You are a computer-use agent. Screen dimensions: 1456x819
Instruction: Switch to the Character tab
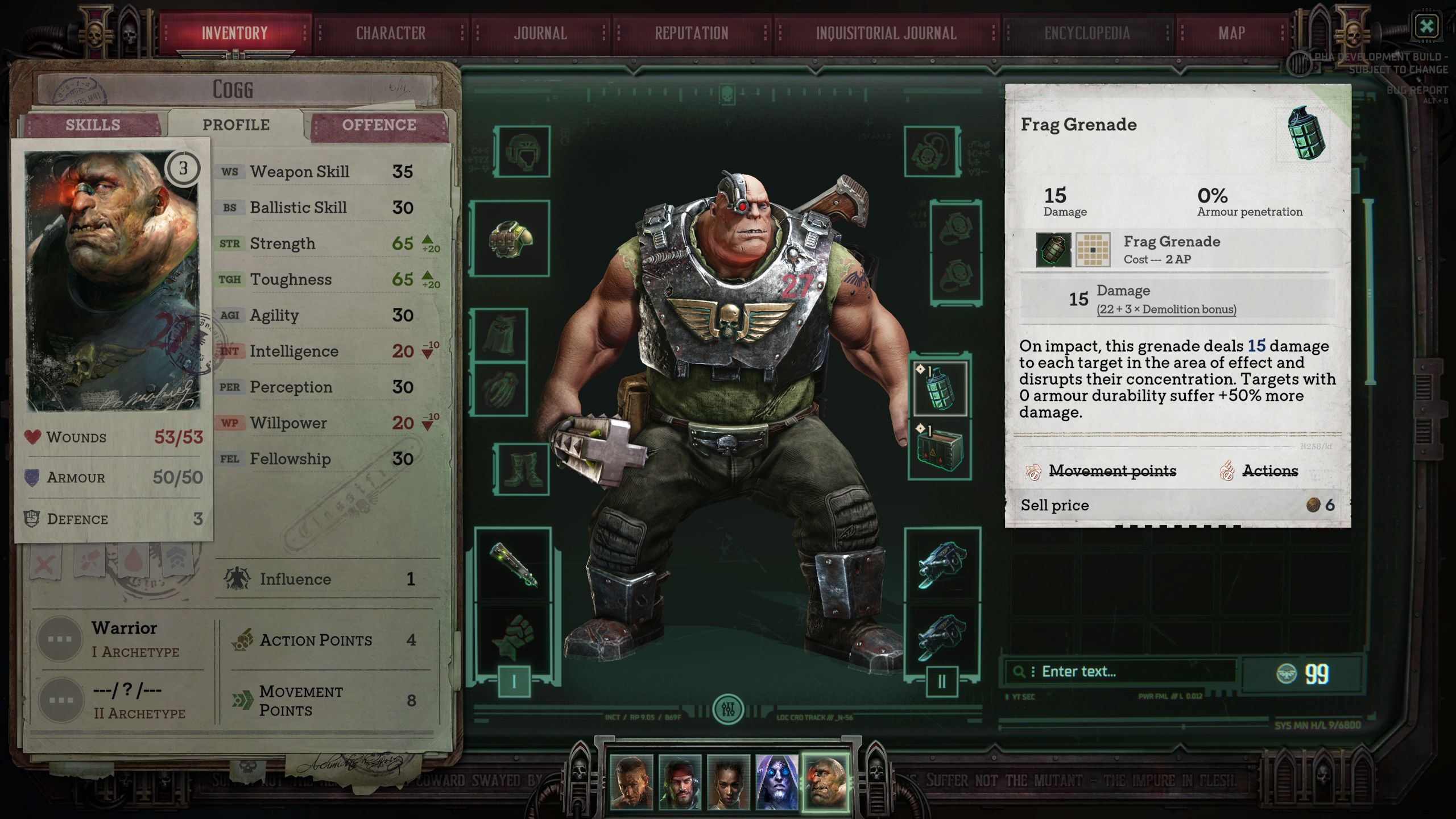click(x=391, y=34)
